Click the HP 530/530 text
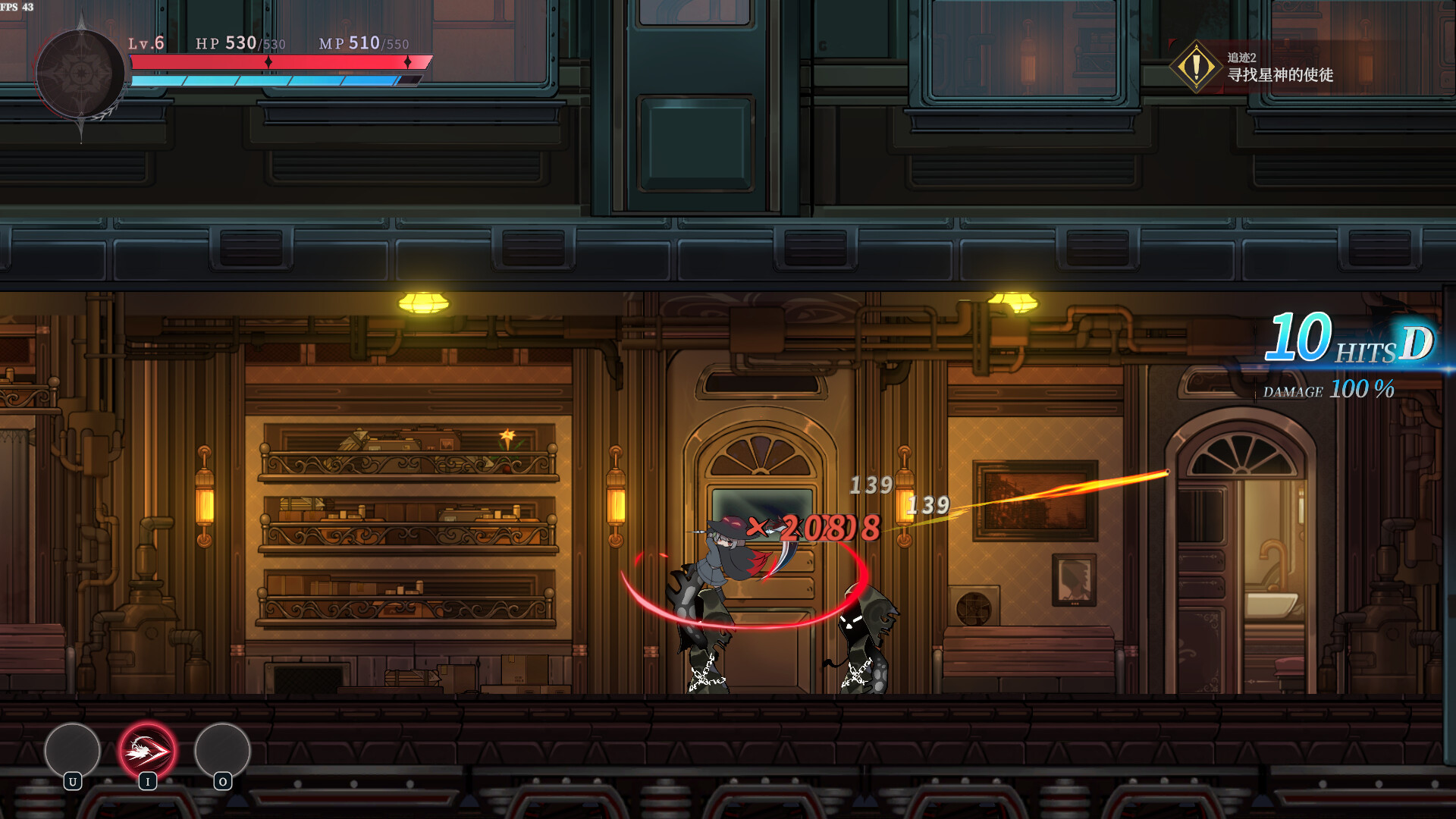Image resolution: width=1456 pixels, height=819 pixels. pos(239,43)
